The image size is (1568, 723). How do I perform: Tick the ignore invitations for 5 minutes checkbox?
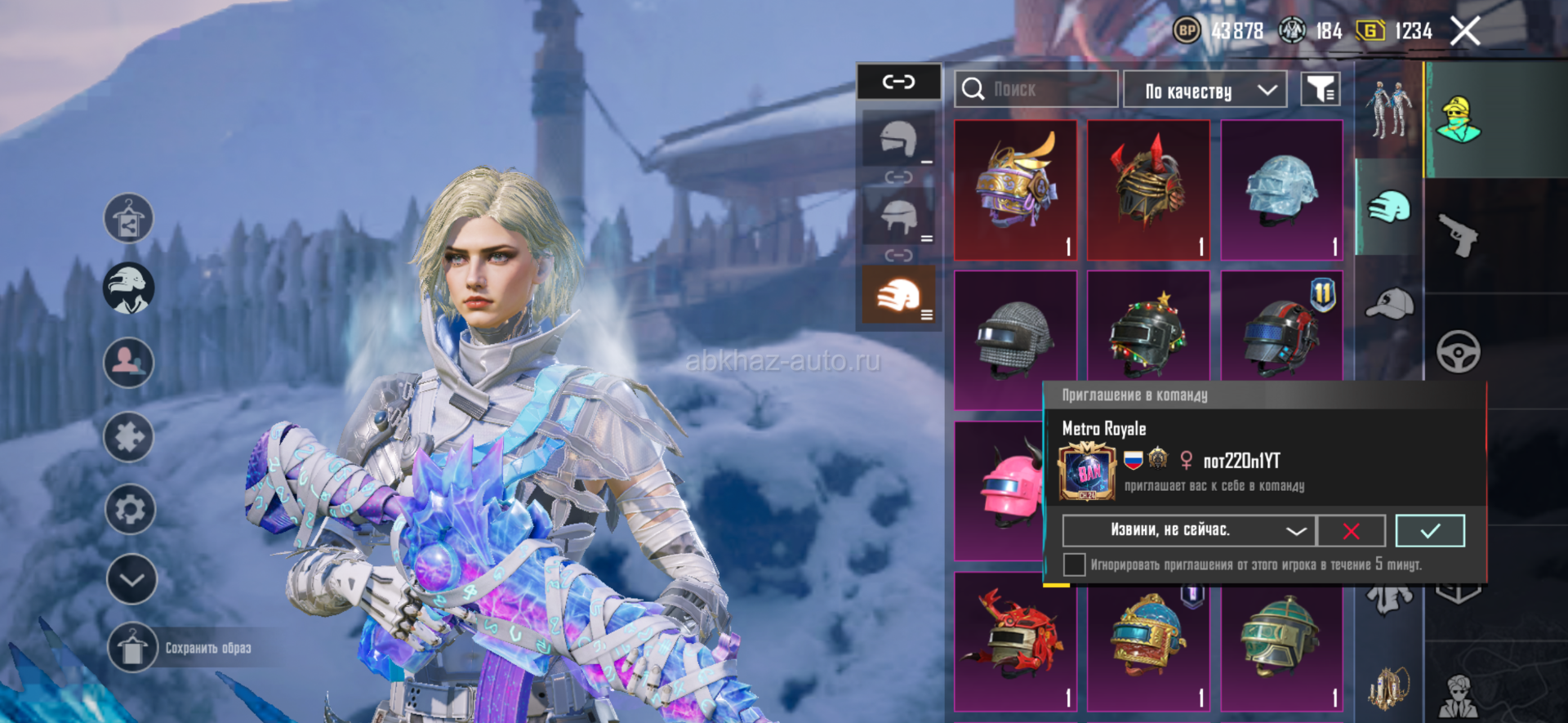point(1075,565)
